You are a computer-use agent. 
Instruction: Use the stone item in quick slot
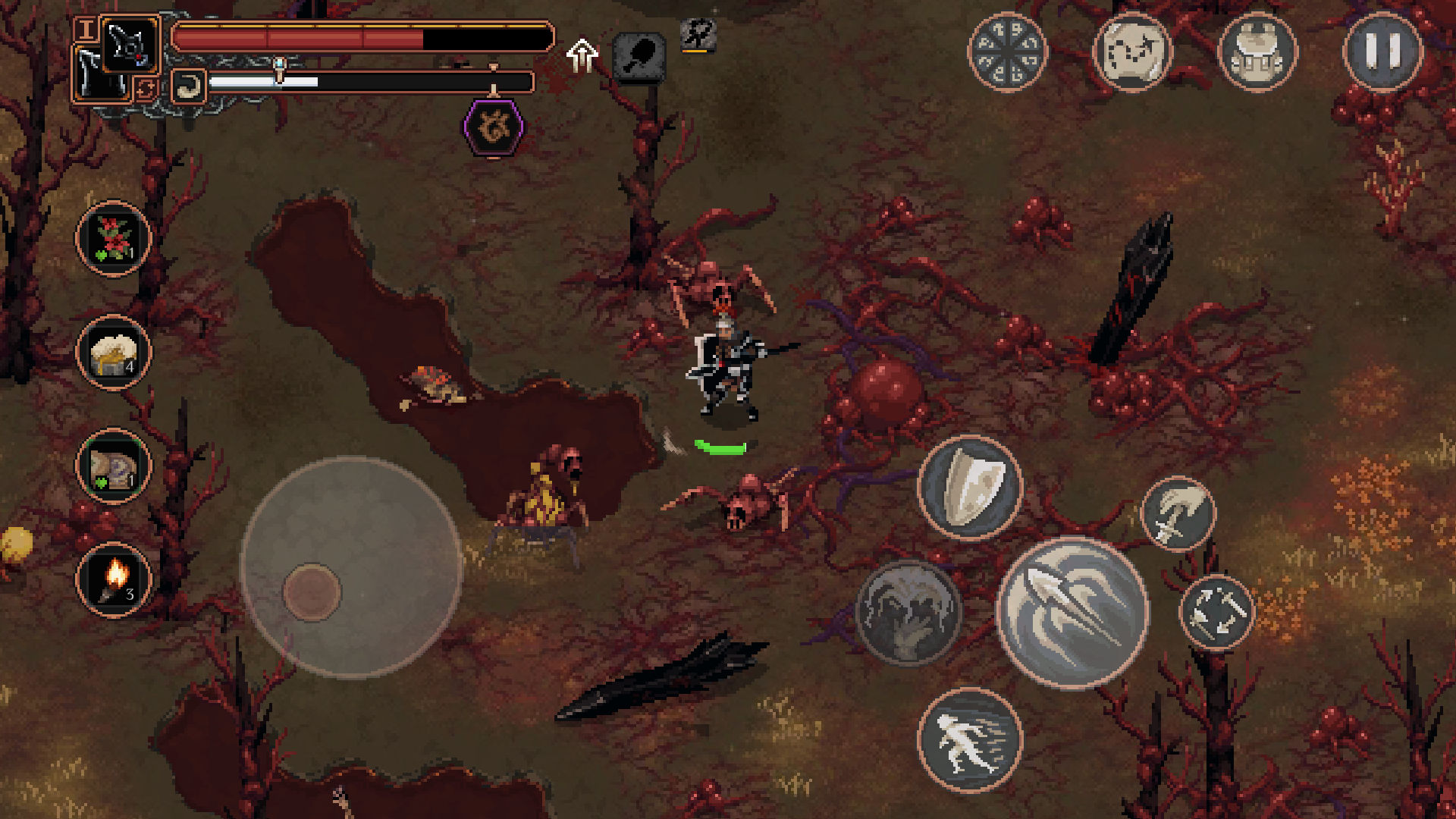click(x=114, y=466)
